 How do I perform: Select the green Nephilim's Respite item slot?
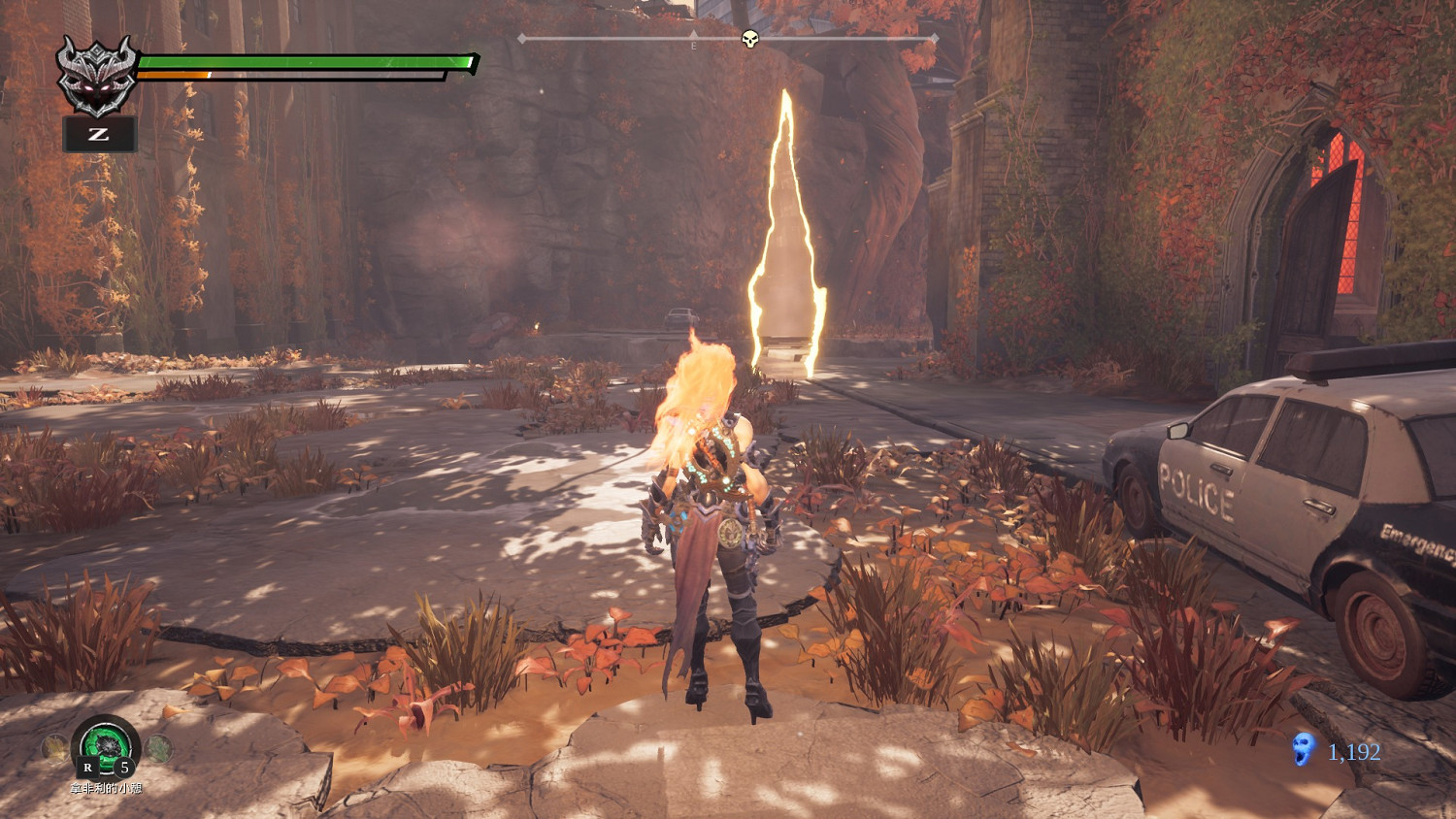coord(106,747)
